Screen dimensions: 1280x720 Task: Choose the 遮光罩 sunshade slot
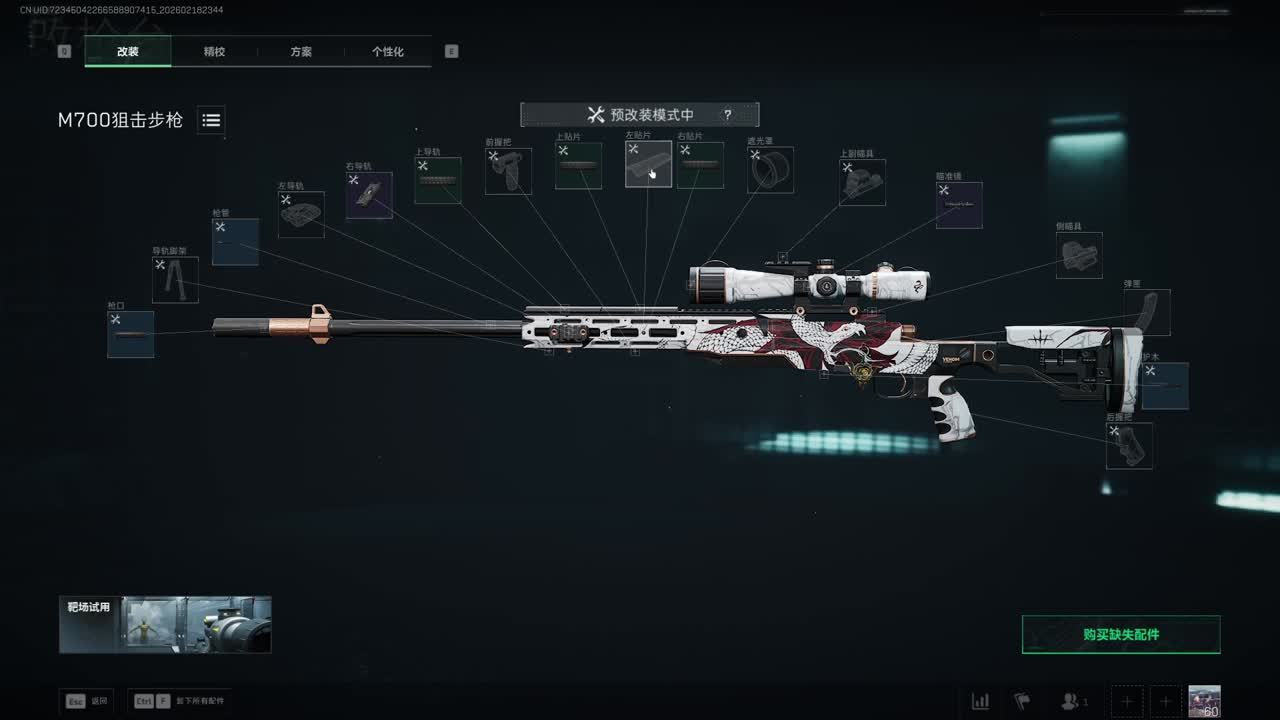pyautogui.click(x=771, y=170)
